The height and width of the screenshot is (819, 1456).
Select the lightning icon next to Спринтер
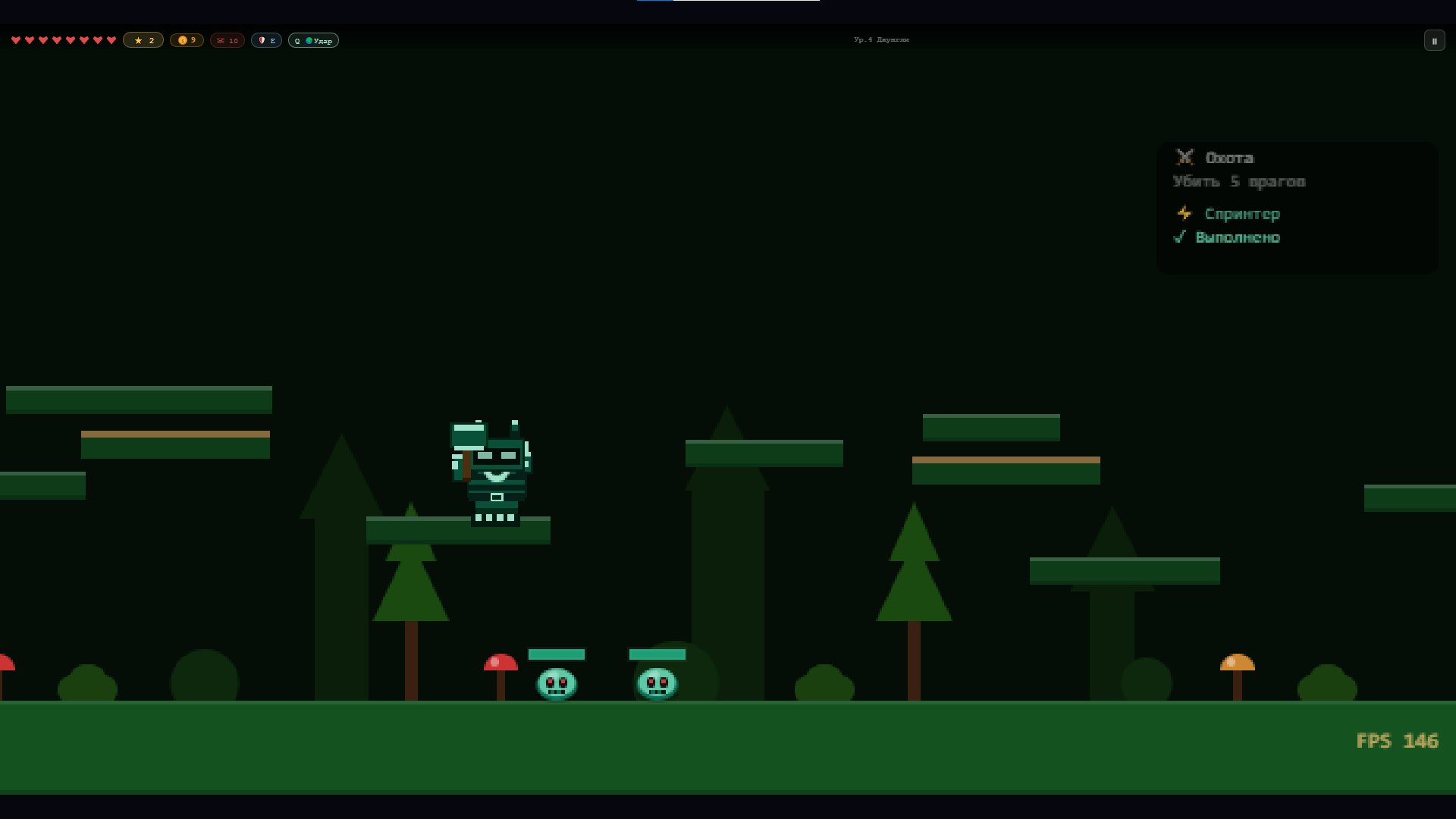coord(1184,214)
